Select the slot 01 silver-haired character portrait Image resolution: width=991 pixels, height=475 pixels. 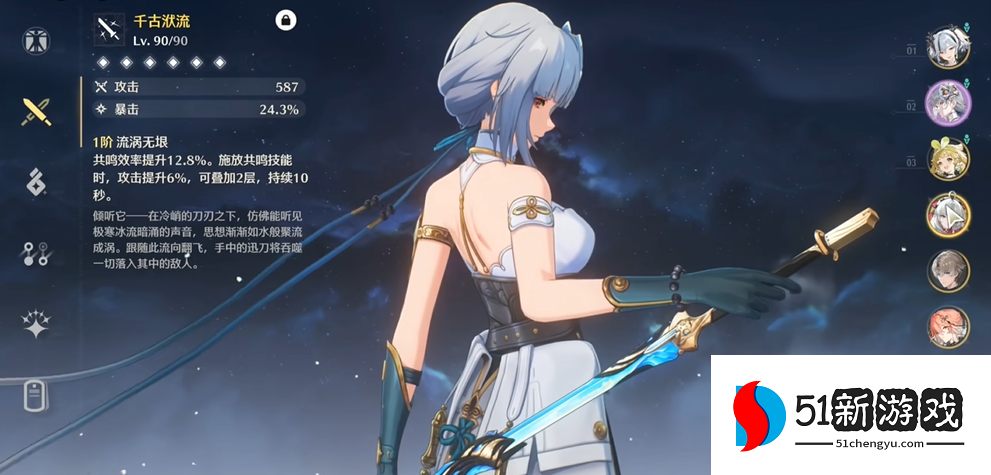[948, 49]
